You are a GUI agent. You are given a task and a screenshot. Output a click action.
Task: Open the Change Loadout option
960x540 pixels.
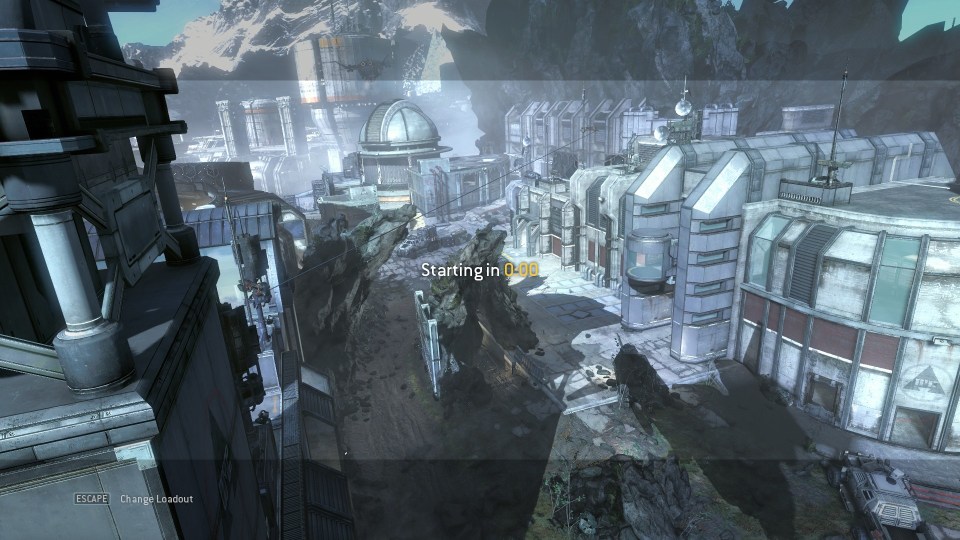tap(156, 499)
